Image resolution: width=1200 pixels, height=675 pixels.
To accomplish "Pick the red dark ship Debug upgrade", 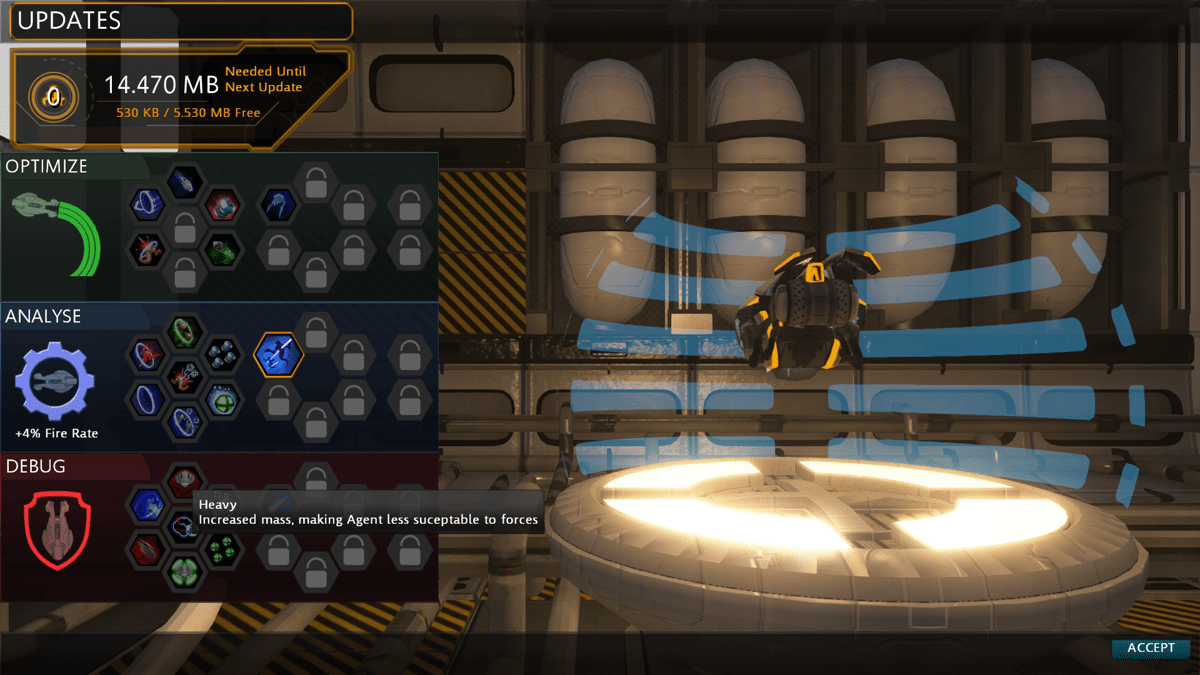I will [147, 548].
